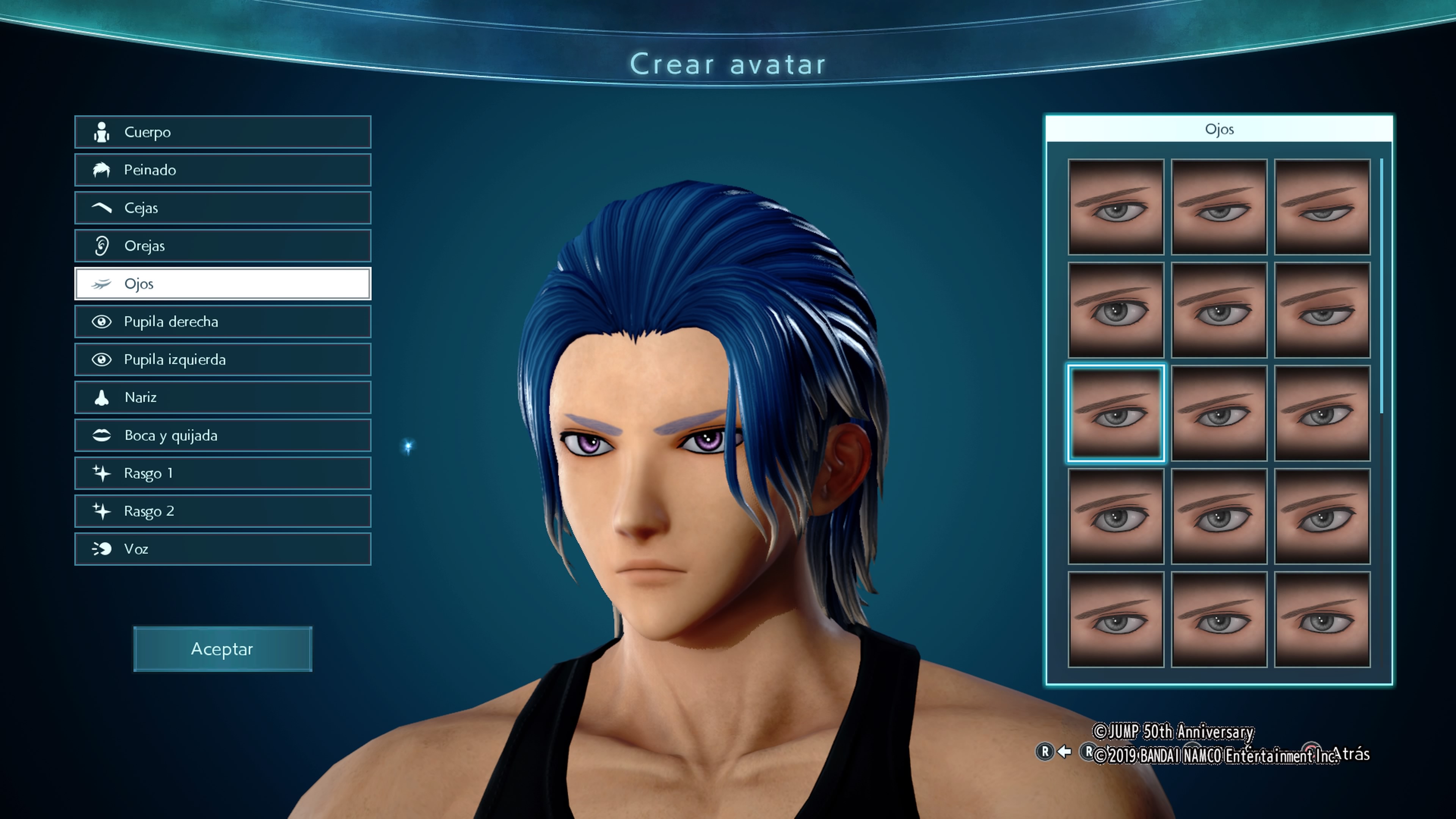This screenshot has width=1456, height=819.
Task: Select Rasgo 2 entry
Action: [222, 511]
